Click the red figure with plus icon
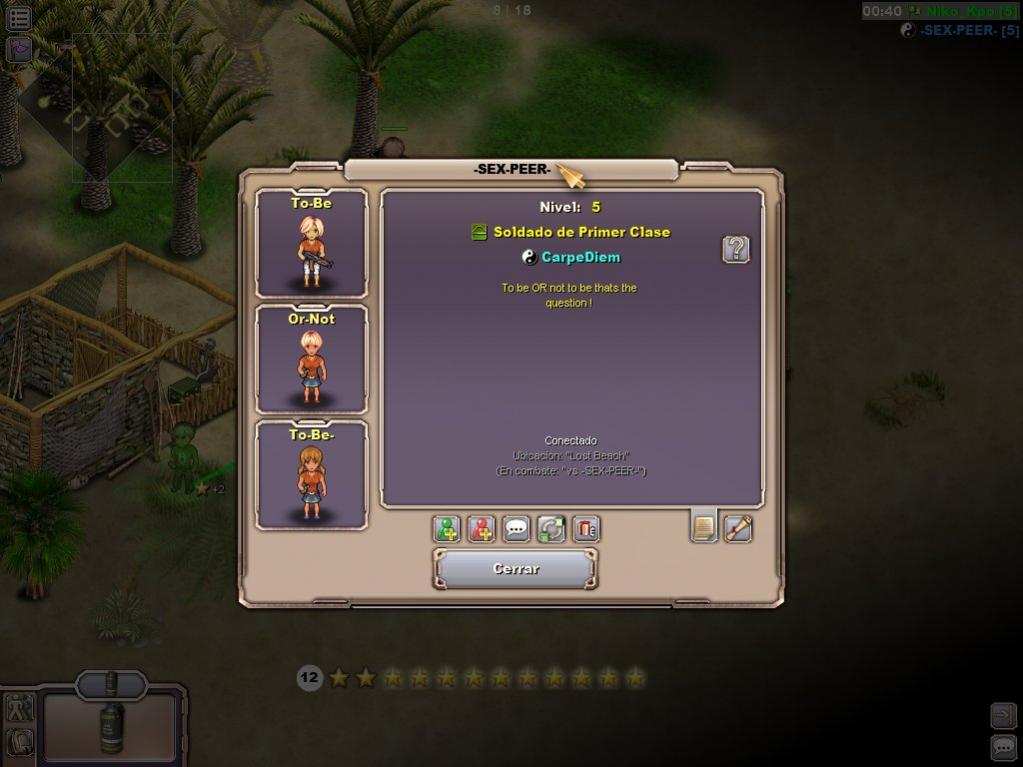This screenshot has height=767, width=1023. pos(481,528)
